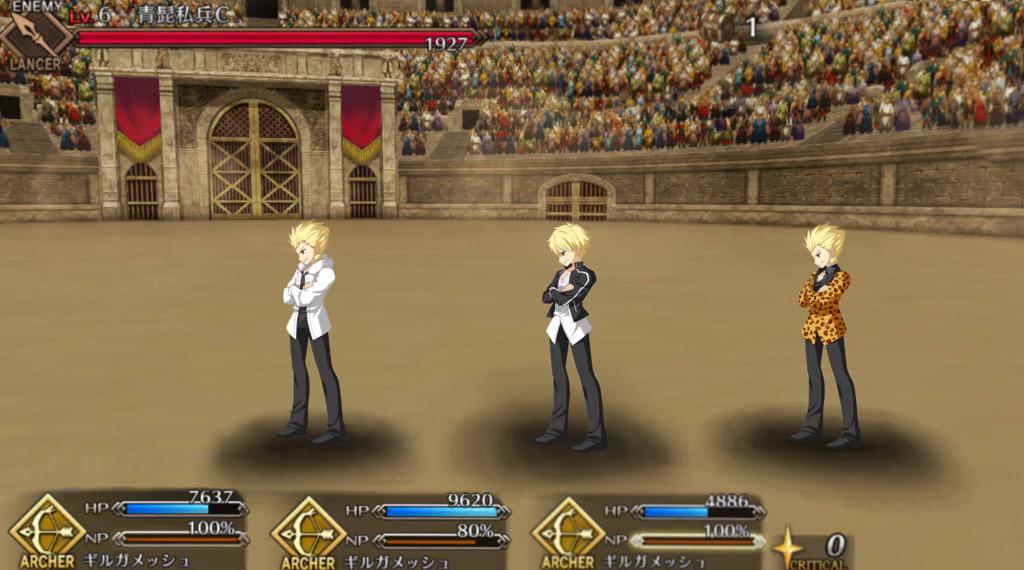Select the enemy Lancer class icon
Image resolution: width=1024 pixels, height=570 pixels.
[37, 36]
